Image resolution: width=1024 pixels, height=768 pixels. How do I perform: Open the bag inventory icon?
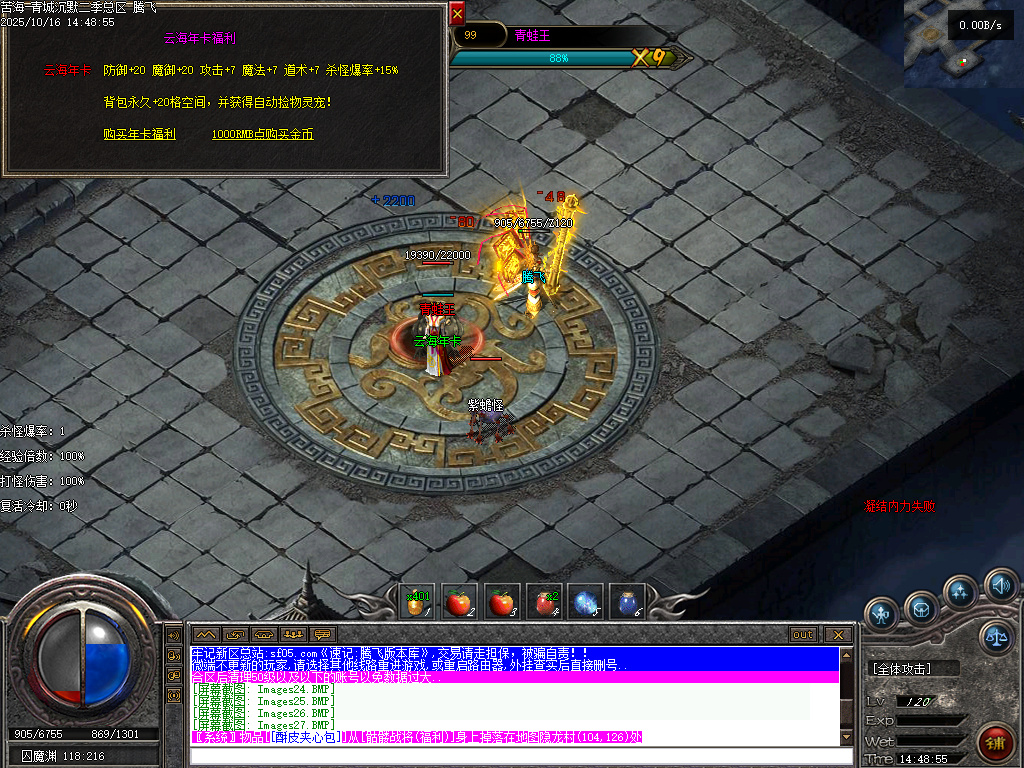921,606
